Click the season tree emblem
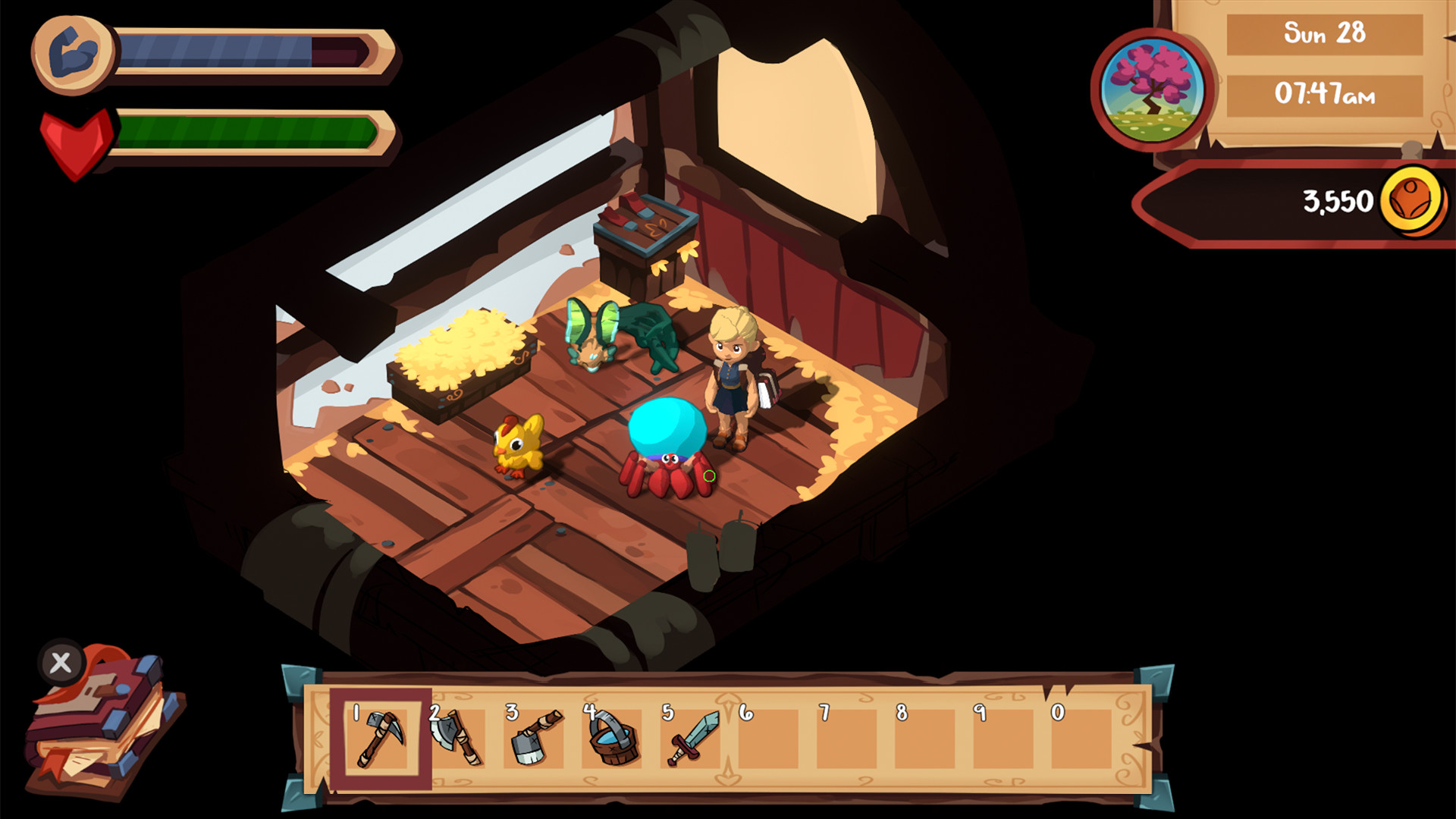The height and width of the screenshot is (819, 1456). coord(1152,90)
